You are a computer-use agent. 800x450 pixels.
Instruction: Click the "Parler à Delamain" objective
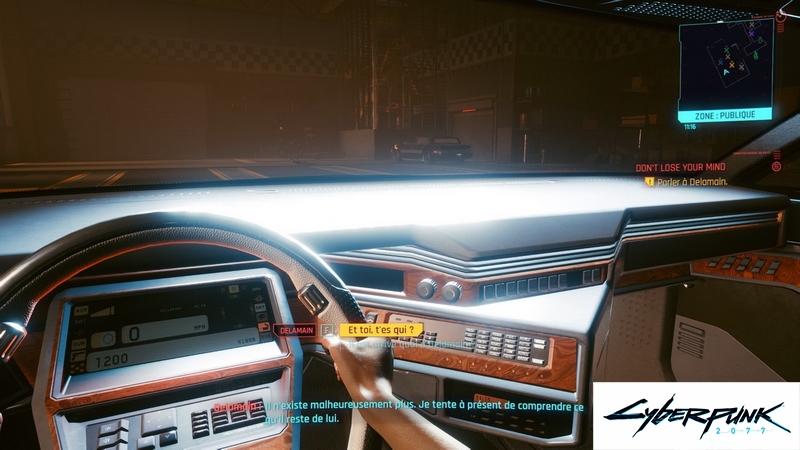pos(698,182)
